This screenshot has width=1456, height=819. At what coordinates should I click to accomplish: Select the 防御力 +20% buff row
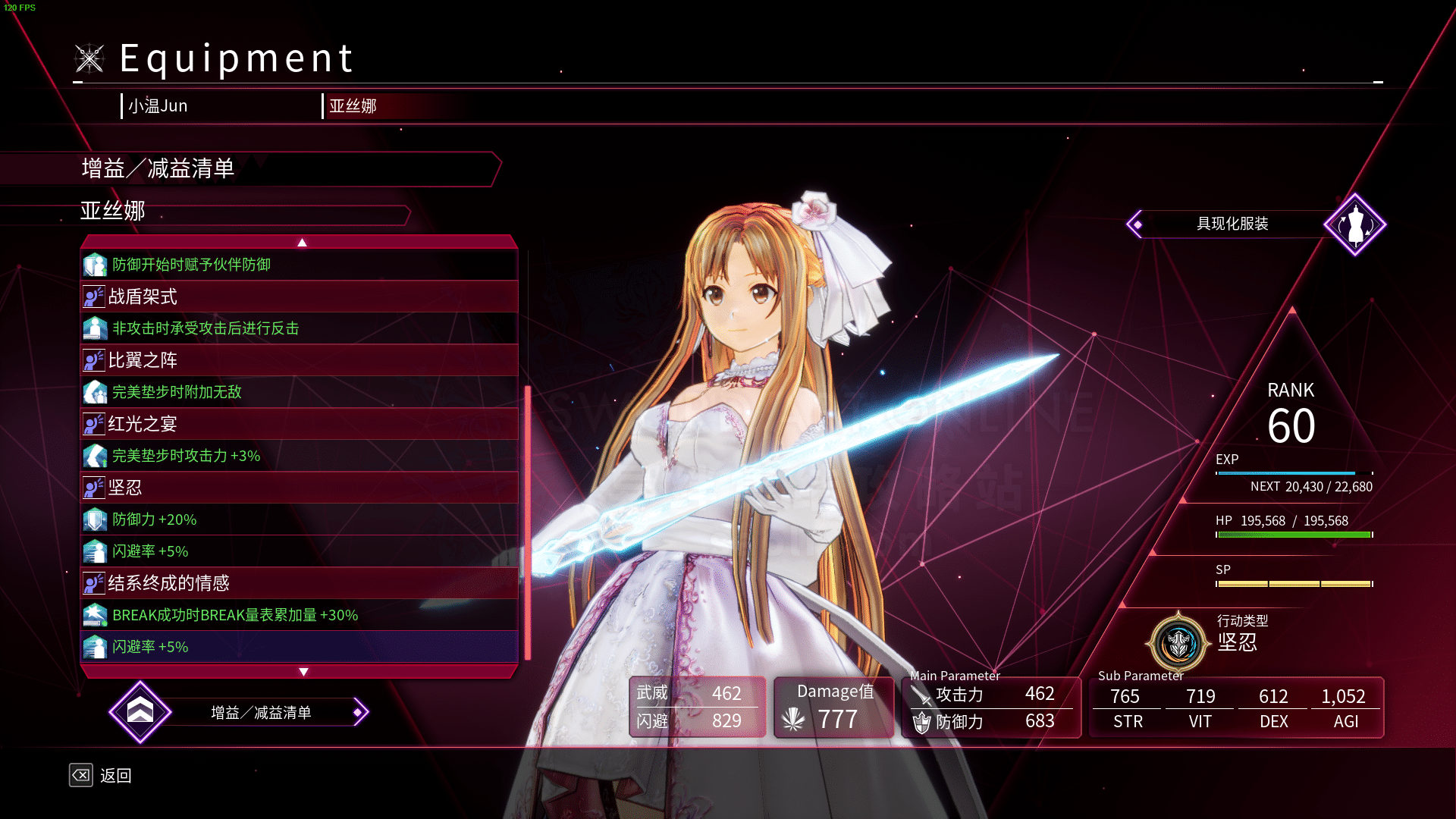[x=299, y=519]
